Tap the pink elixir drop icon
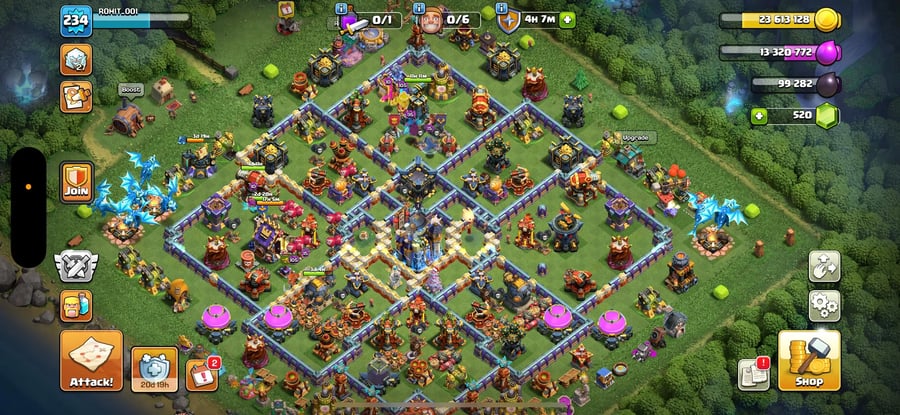900x415 pixels. [x=827, y=52]
